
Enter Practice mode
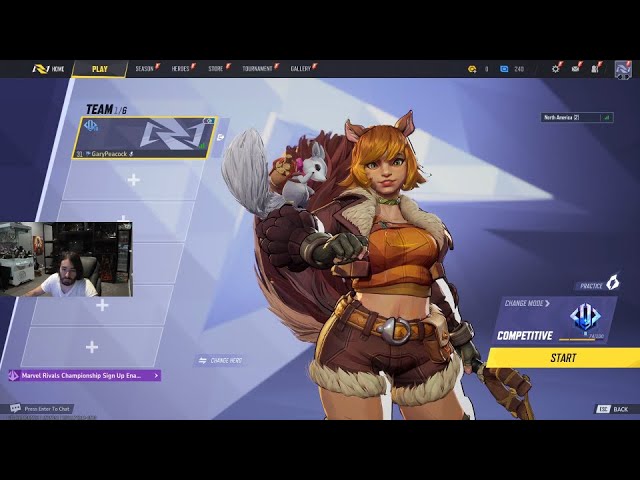[597, 284]
